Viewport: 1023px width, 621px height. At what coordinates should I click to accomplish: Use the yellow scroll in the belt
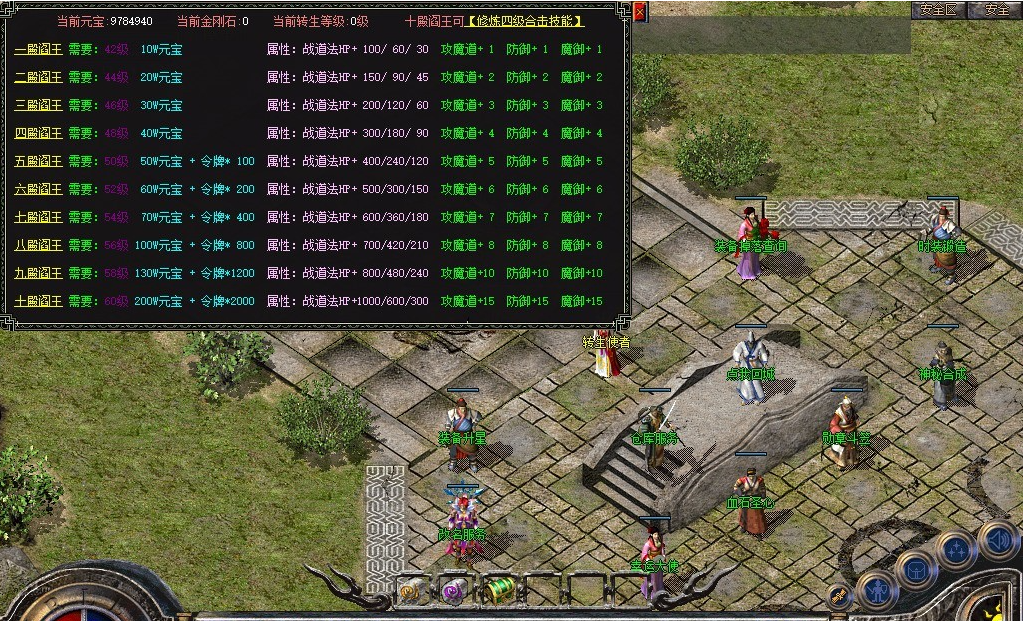(x=412, y=590)
